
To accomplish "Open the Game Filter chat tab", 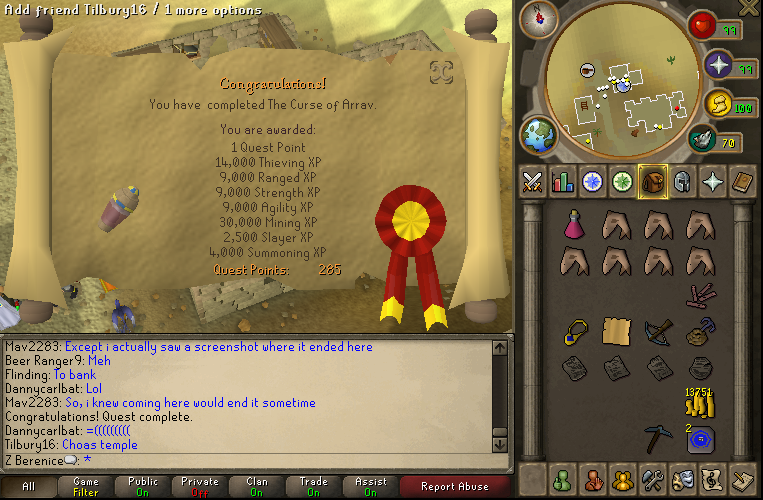I will [x=86, y=486].
